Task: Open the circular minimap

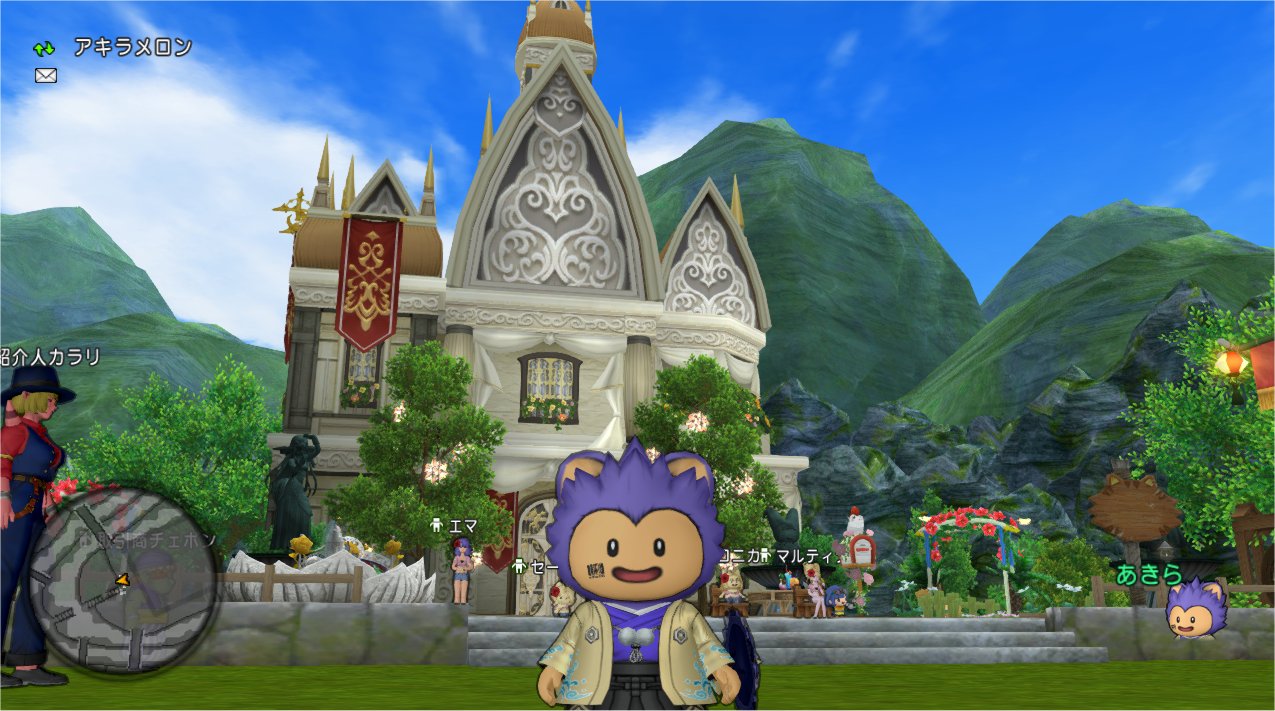Action: [x=122, y=580]
